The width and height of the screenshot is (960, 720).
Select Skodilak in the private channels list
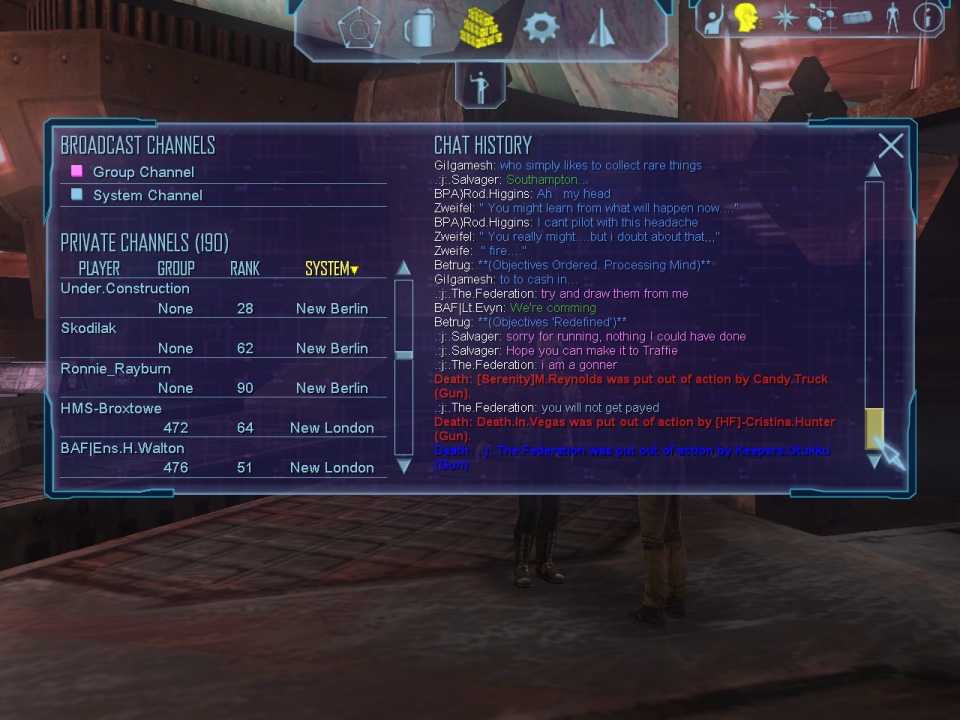89,328
